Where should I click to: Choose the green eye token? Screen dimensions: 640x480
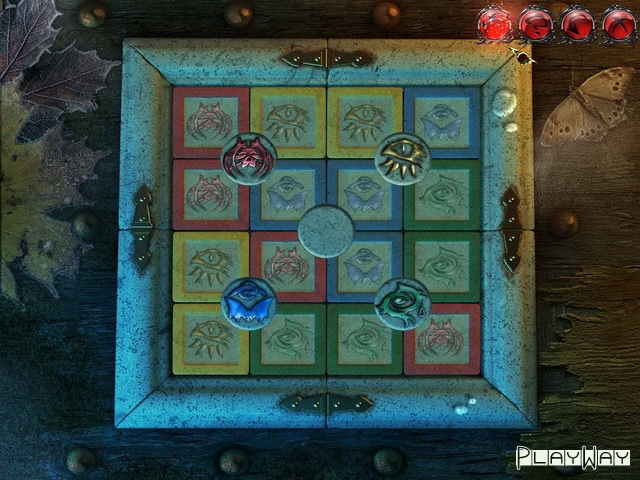pos(402,303)
